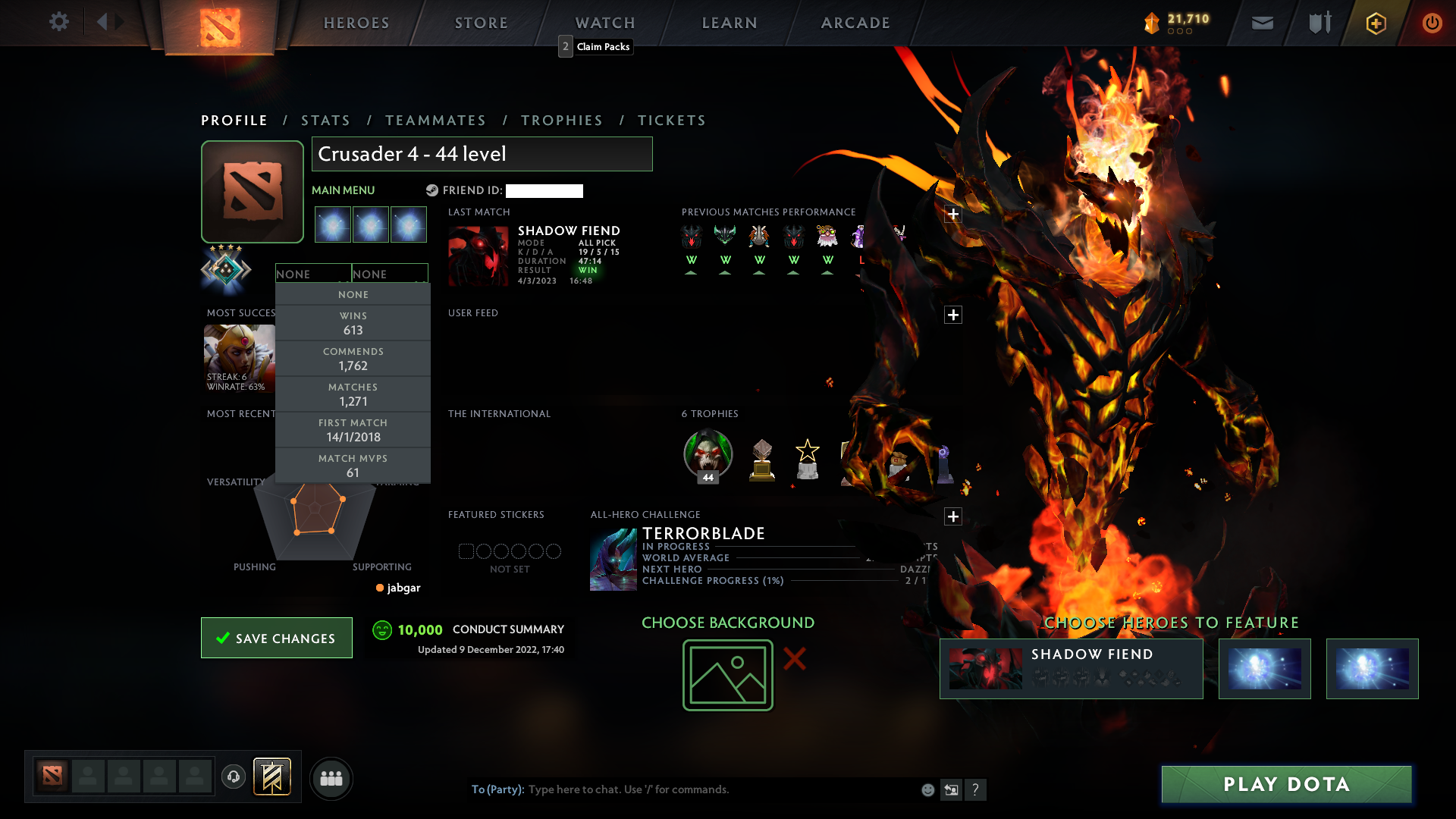Open the HEROES menu
The image size is (1456, 819).
[356, 23]
